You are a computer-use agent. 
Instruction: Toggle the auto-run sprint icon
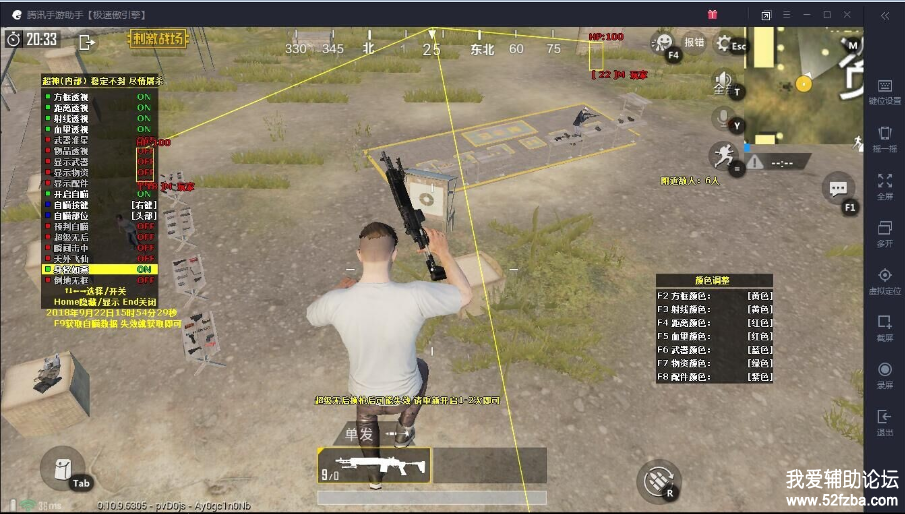721,155
